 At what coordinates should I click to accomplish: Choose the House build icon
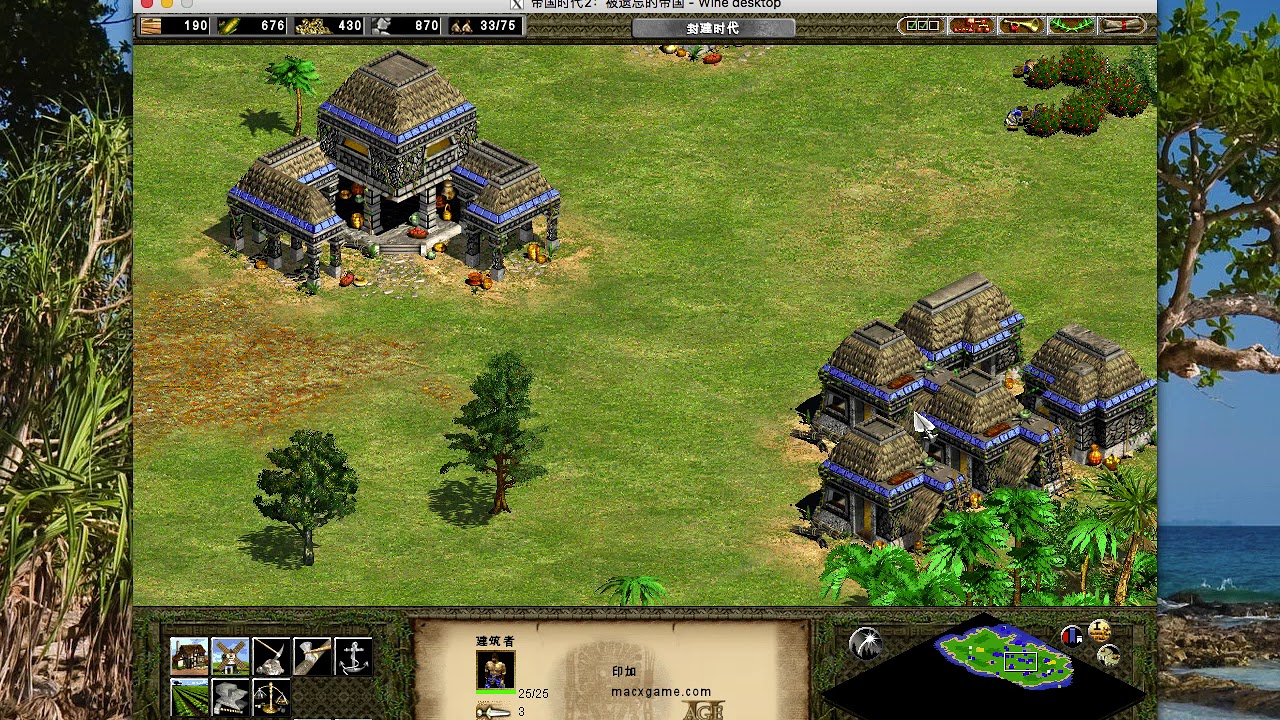pos(189,656)
